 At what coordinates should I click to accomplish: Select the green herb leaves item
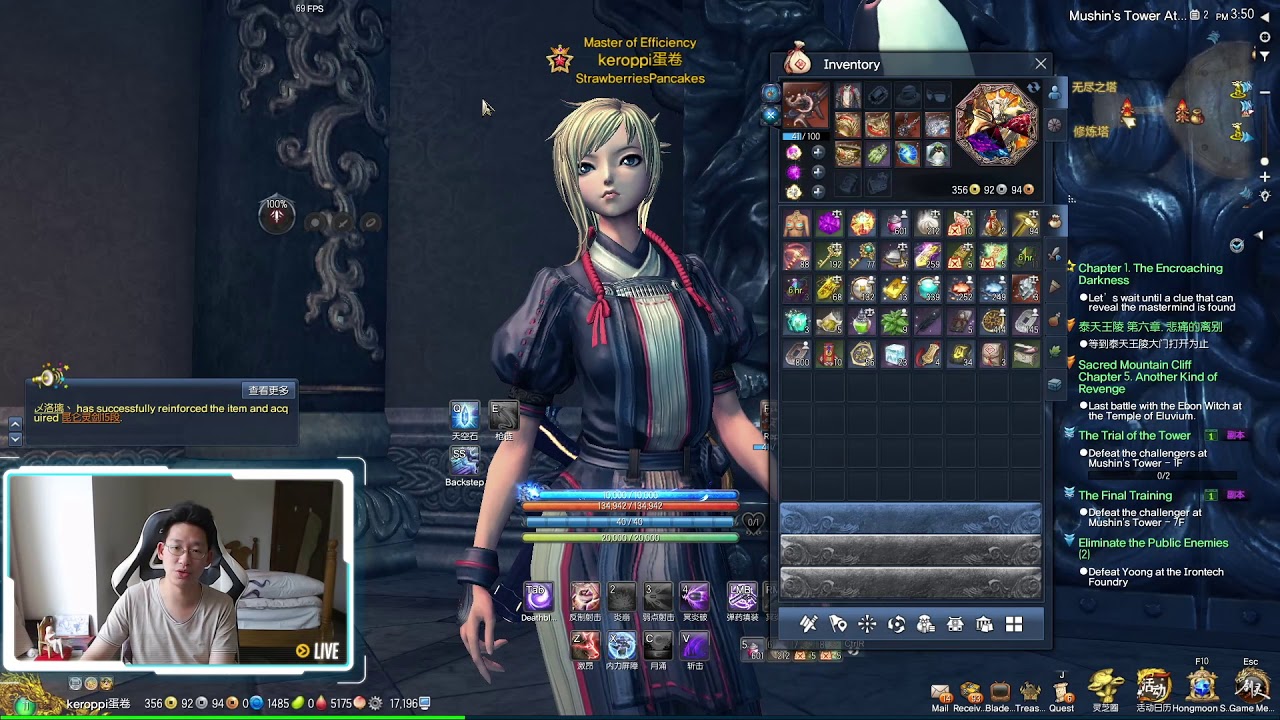coord(894,322)
